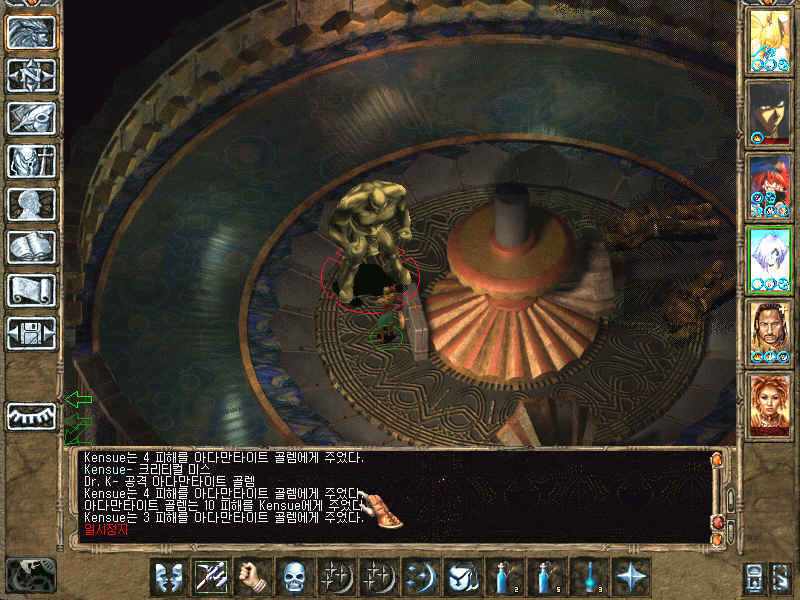
Task: Use the potion stack of five
Action: click(546, 577)
